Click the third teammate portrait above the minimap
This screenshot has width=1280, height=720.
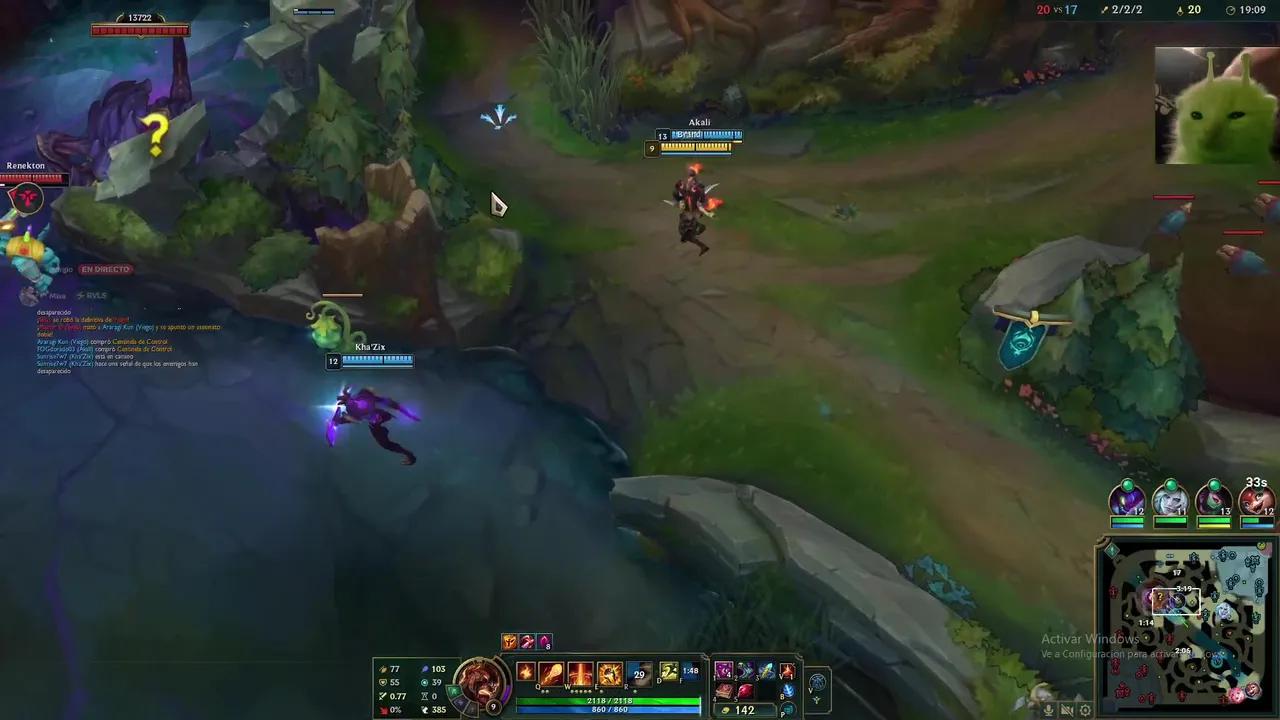1213,501
